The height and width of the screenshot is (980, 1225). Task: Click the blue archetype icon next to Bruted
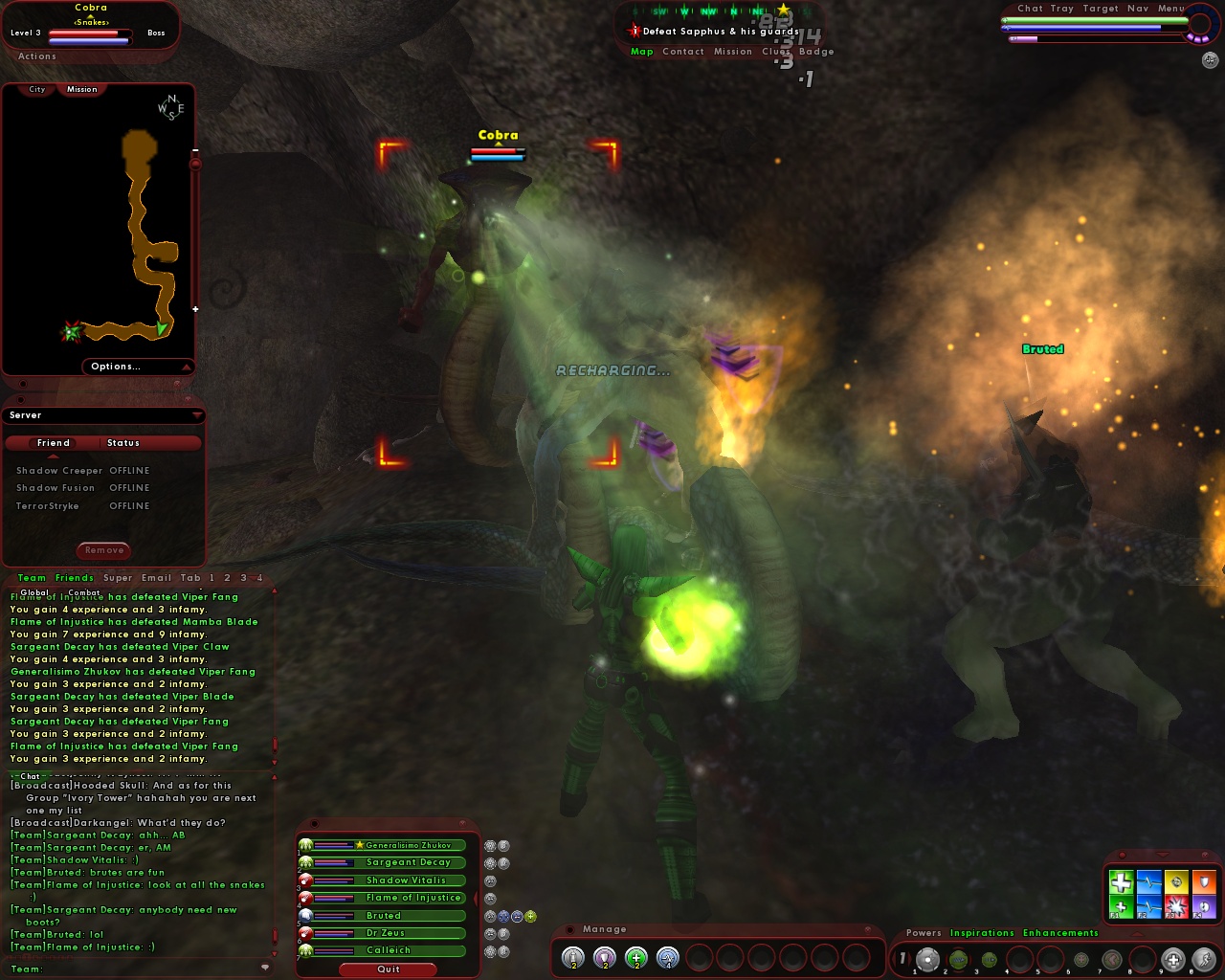(305, 915)
